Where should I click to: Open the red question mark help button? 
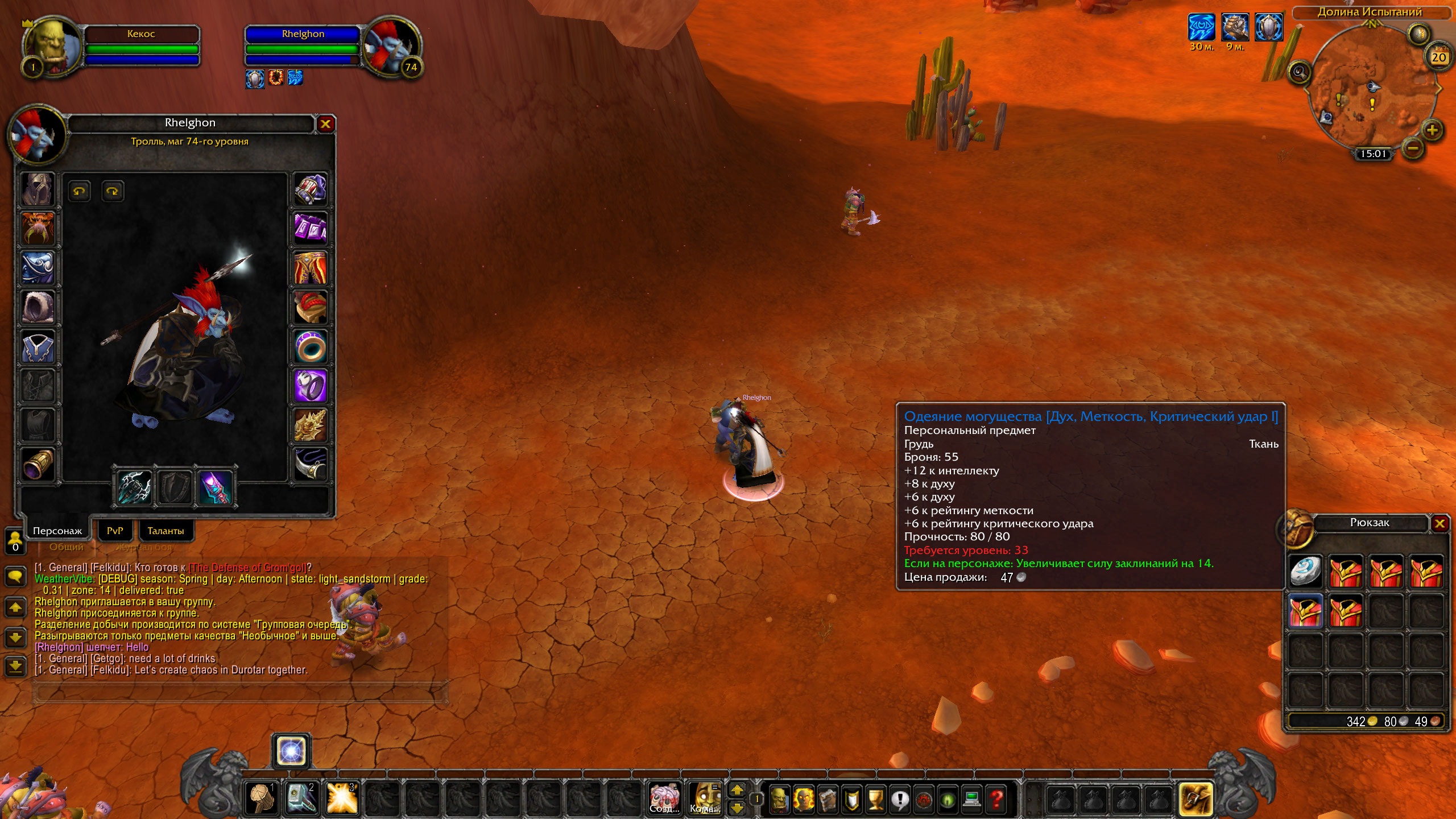[996, 799]
